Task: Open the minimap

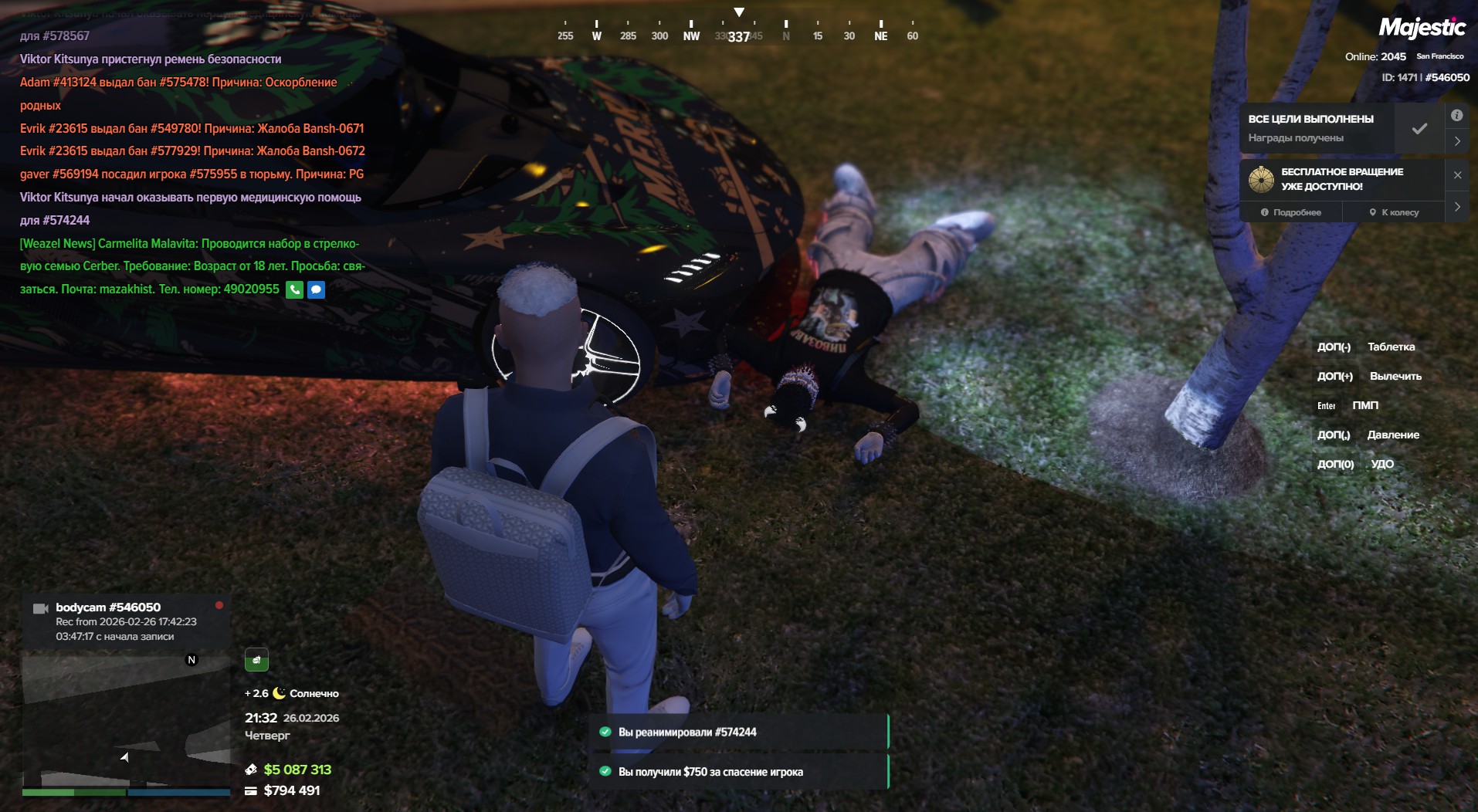Action: [x=126, y=719]
